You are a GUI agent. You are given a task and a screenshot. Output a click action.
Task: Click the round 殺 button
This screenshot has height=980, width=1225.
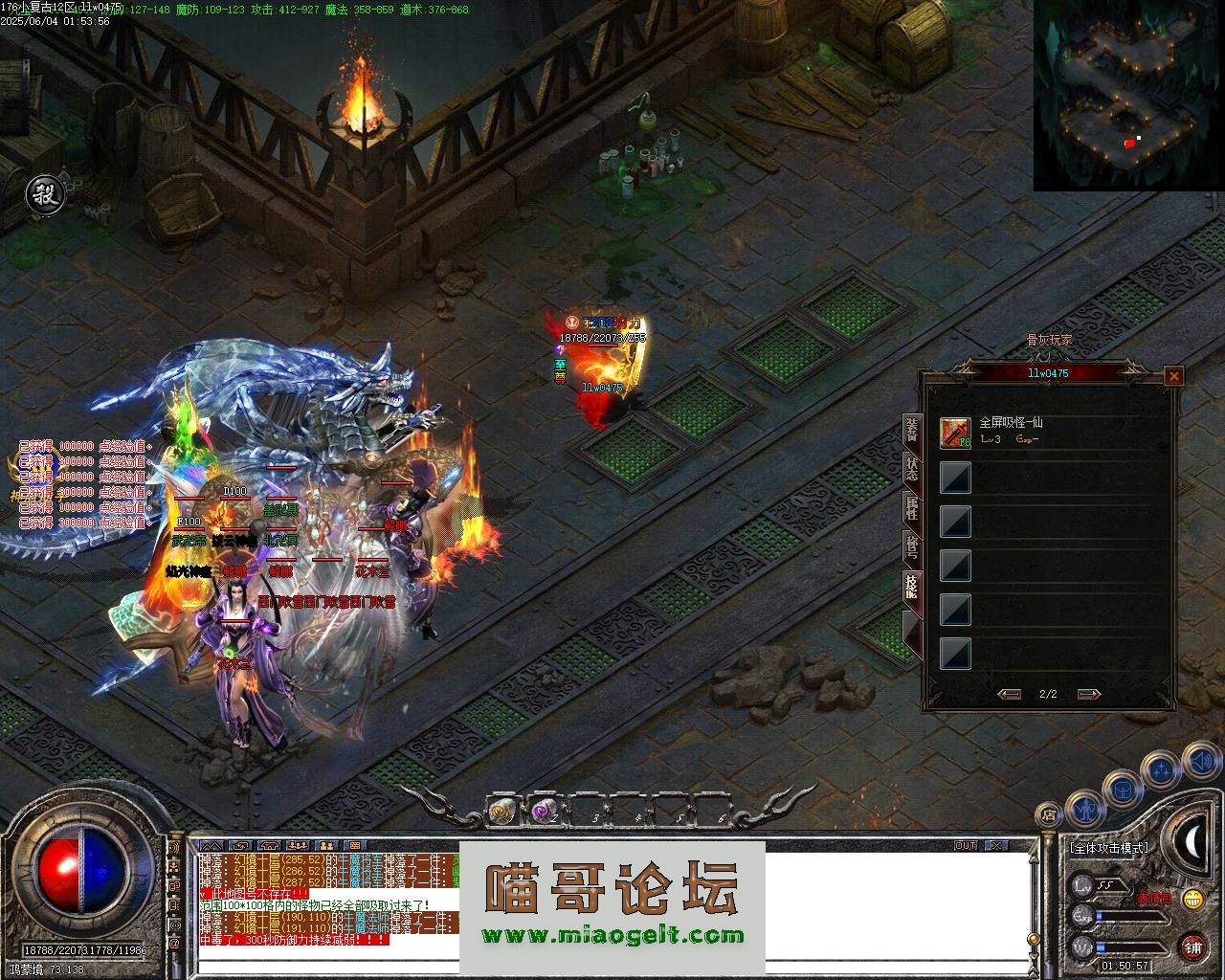43,194
